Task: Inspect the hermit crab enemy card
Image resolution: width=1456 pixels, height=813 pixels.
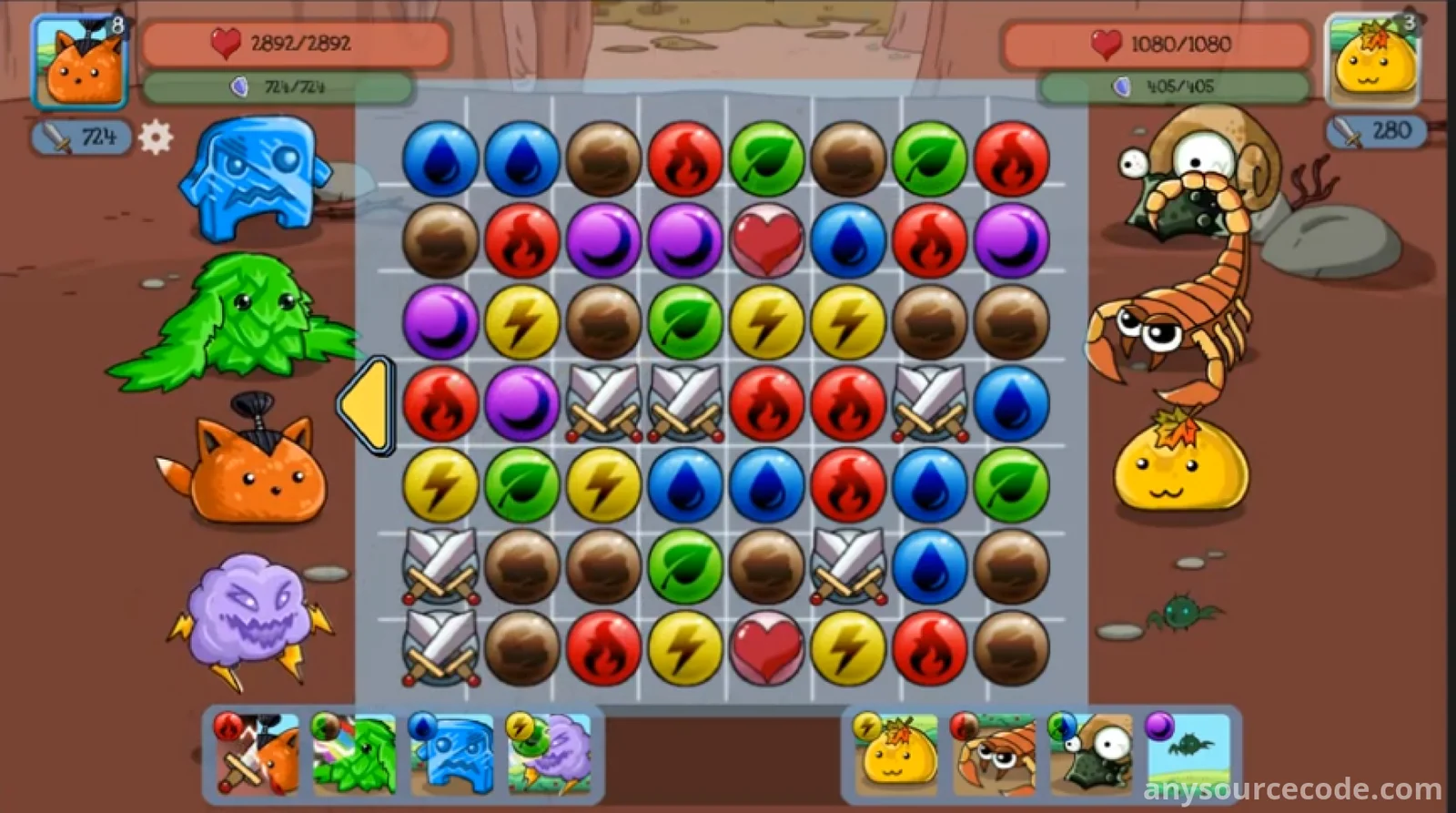Action: point(1090,752)
